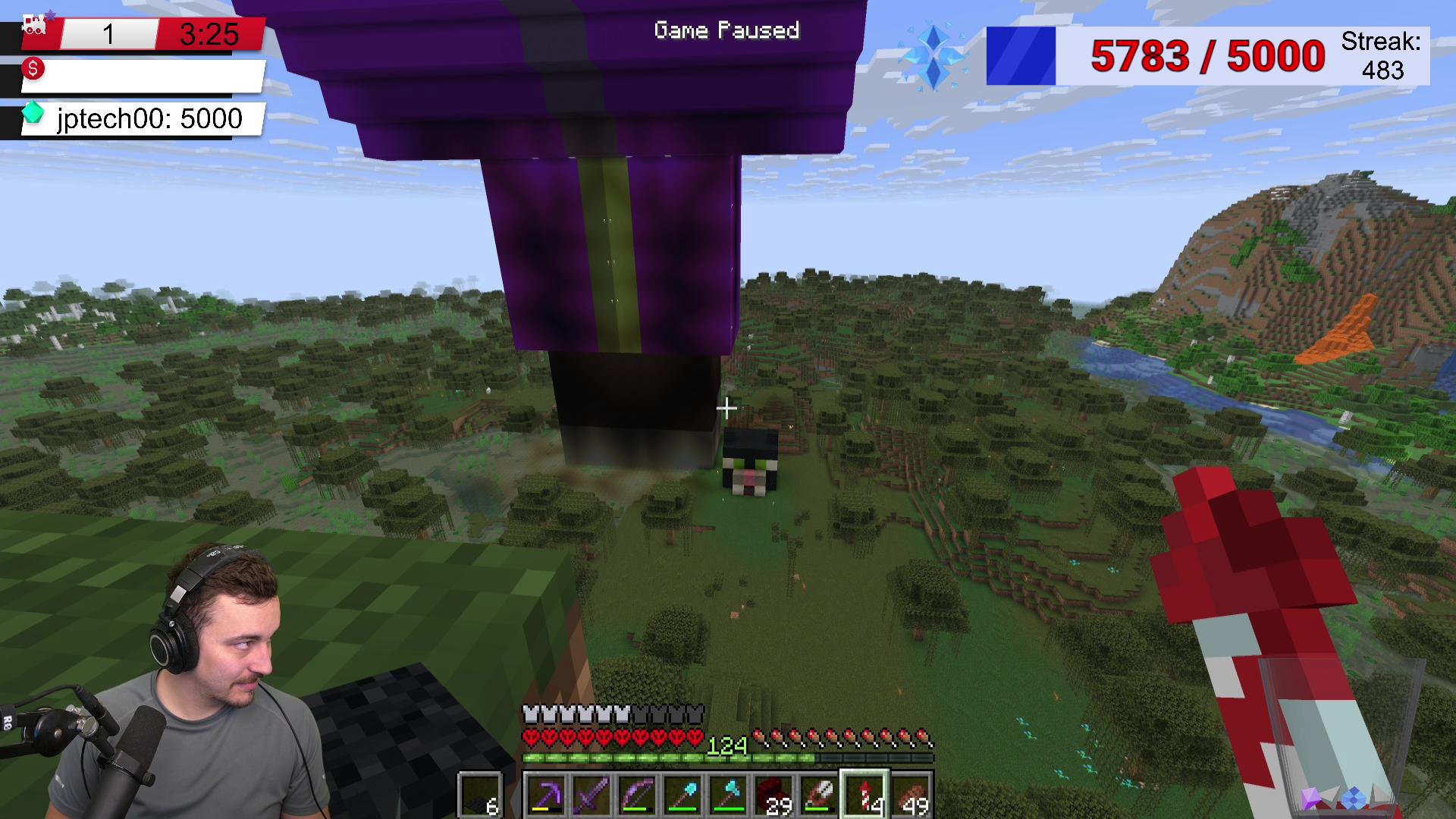Image resolution: width=1456 pixels, height=819 pixels.
Task: Click the blue crystal snowflake overlay icon
Action: click(934, 58)
